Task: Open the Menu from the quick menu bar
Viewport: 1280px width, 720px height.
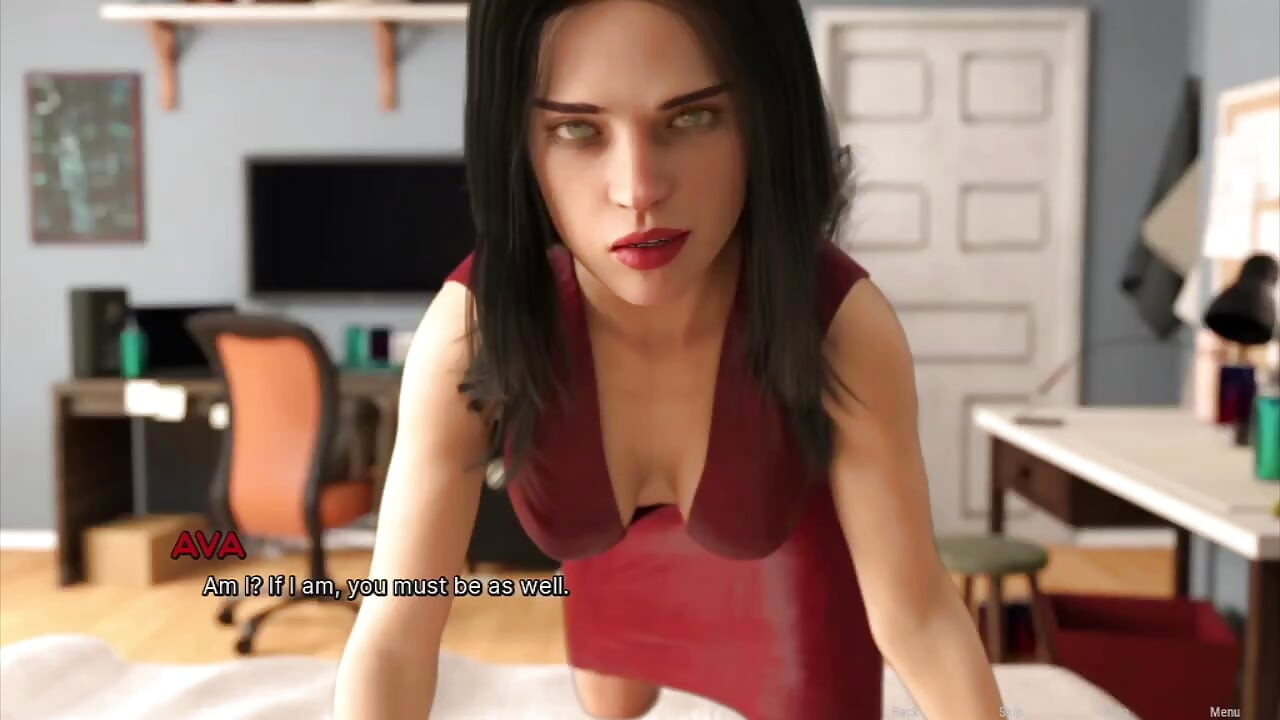Action: click(x=1226, y=711)
